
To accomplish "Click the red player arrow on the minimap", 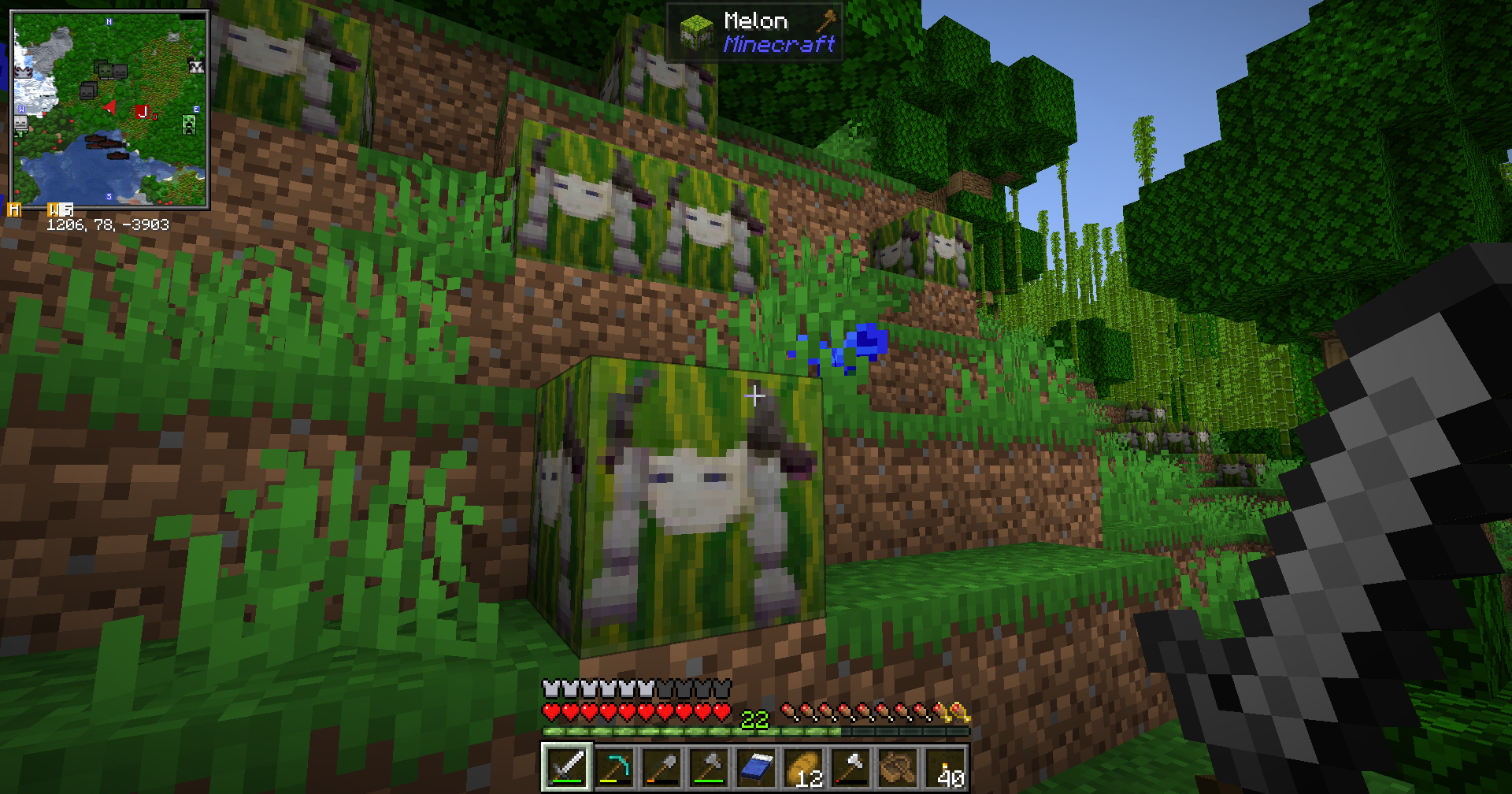I will click(x=111, y=106).
